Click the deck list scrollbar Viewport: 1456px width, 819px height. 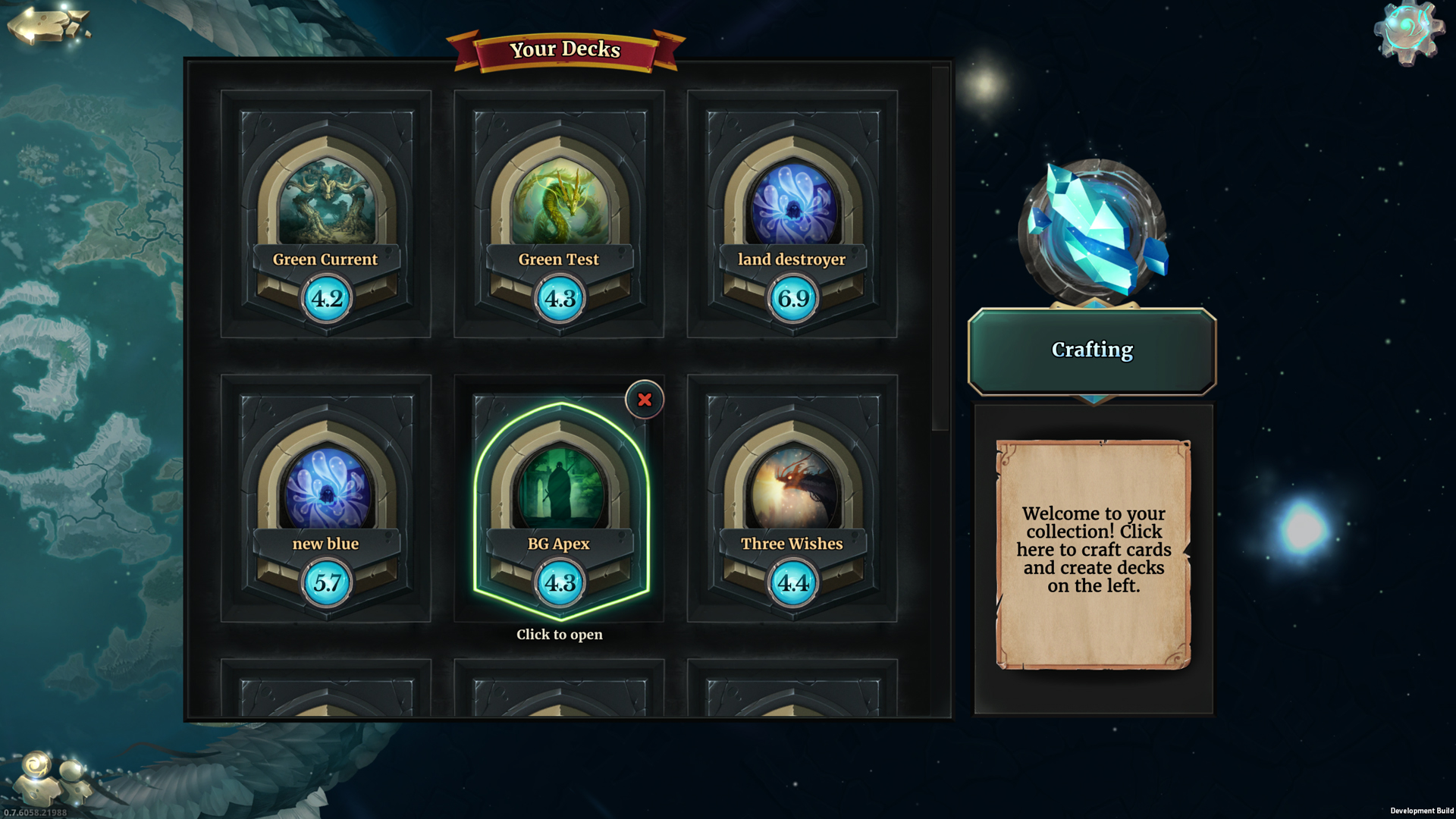(x=940, y=250)
